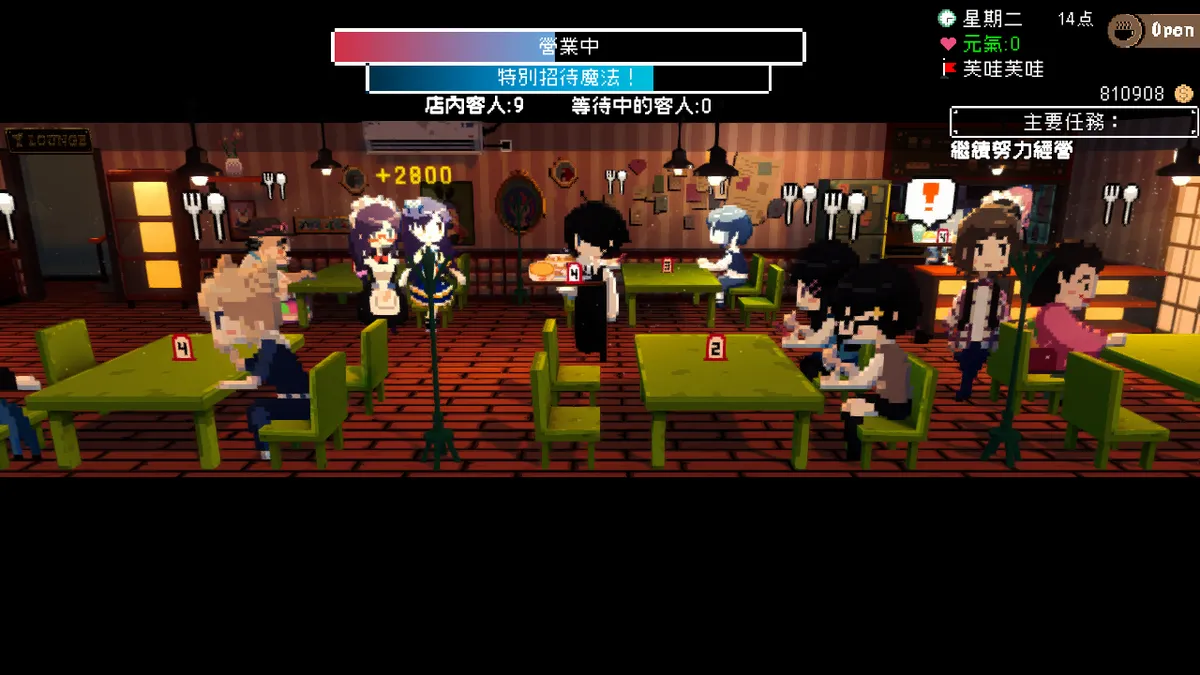Click the green clock day icon

point(947,18)
